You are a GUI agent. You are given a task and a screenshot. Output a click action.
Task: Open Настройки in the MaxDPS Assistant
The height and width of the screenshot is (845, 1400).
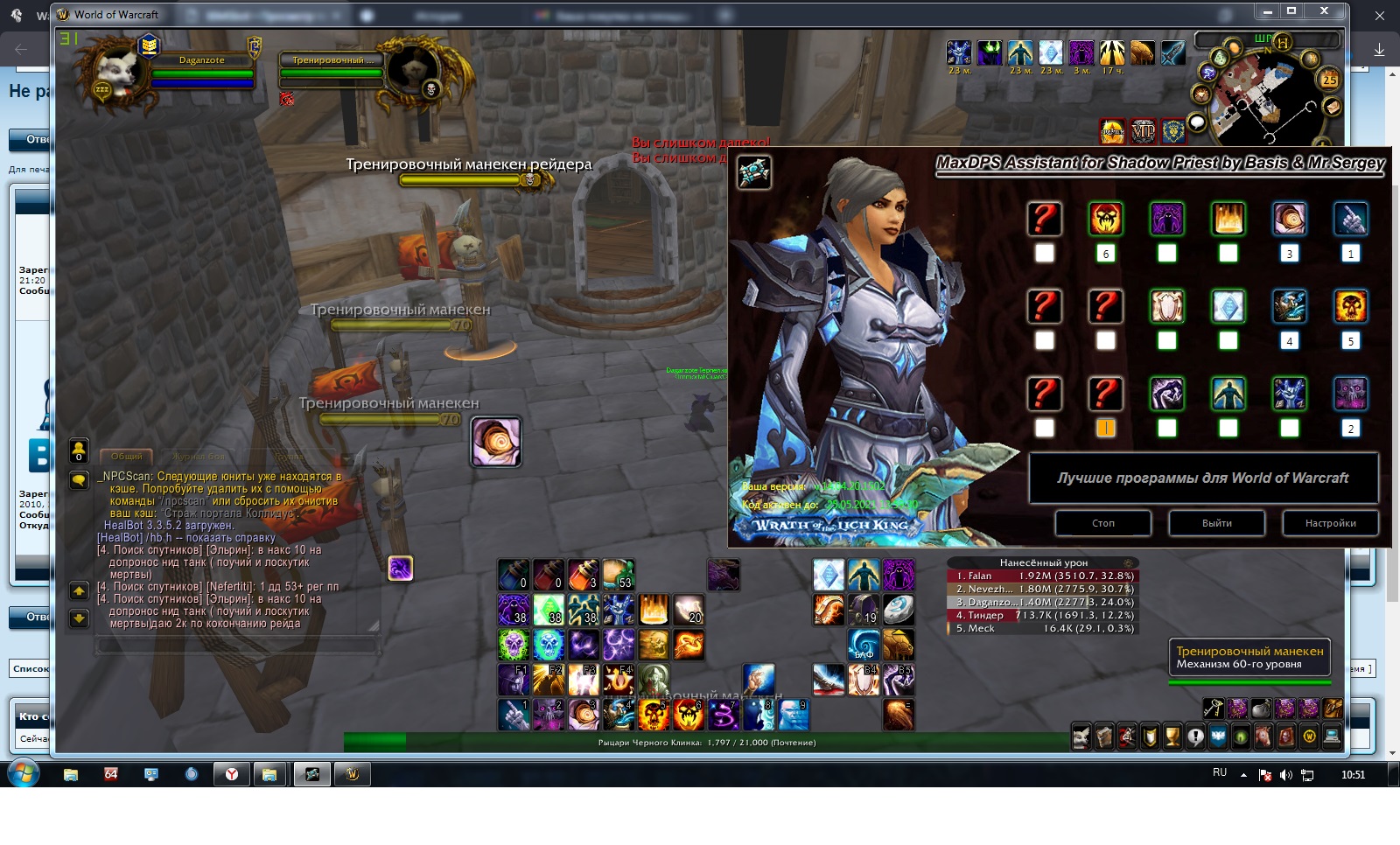(x=1330, y=523)
